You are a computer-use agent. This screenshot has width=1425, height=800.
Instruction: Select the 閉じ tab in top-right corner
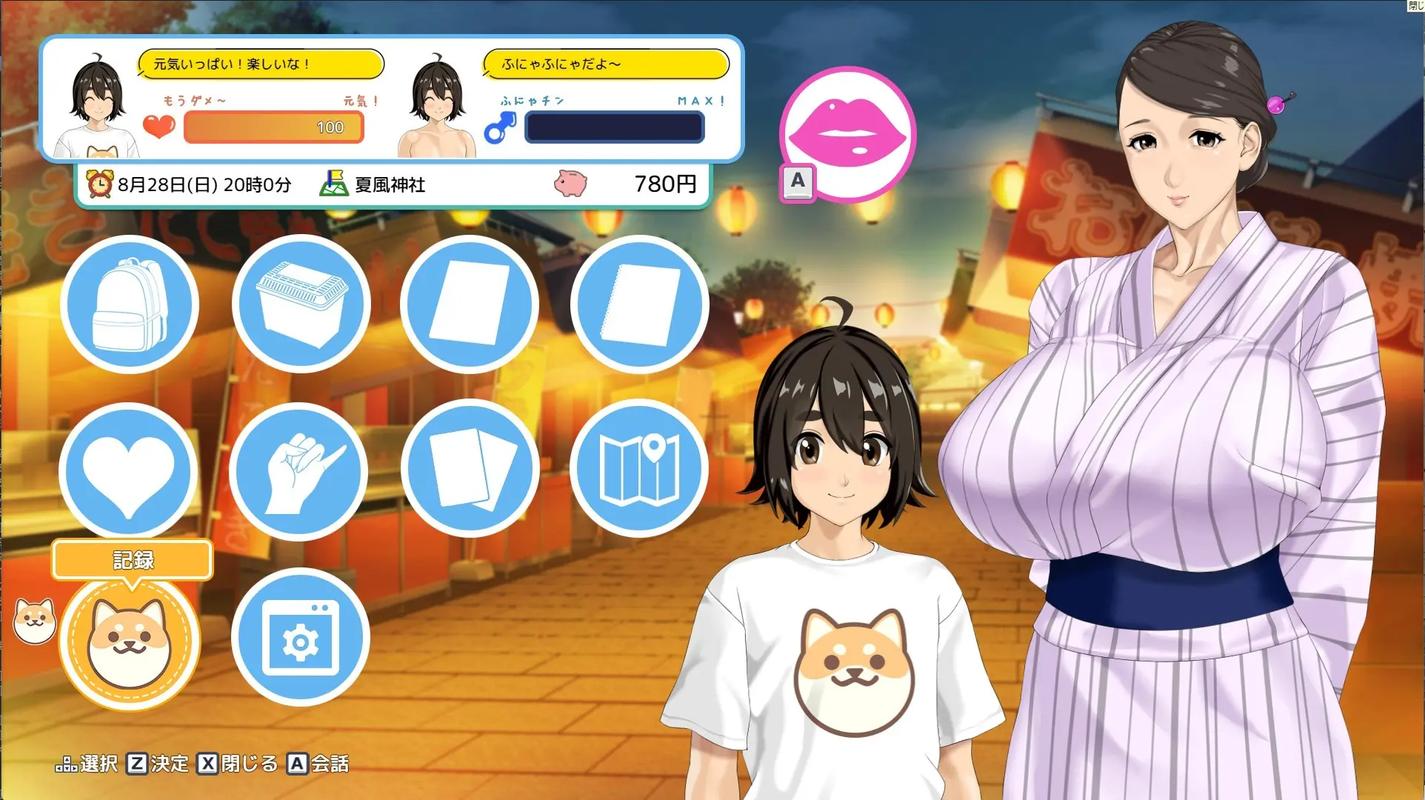pos(1416,7)
